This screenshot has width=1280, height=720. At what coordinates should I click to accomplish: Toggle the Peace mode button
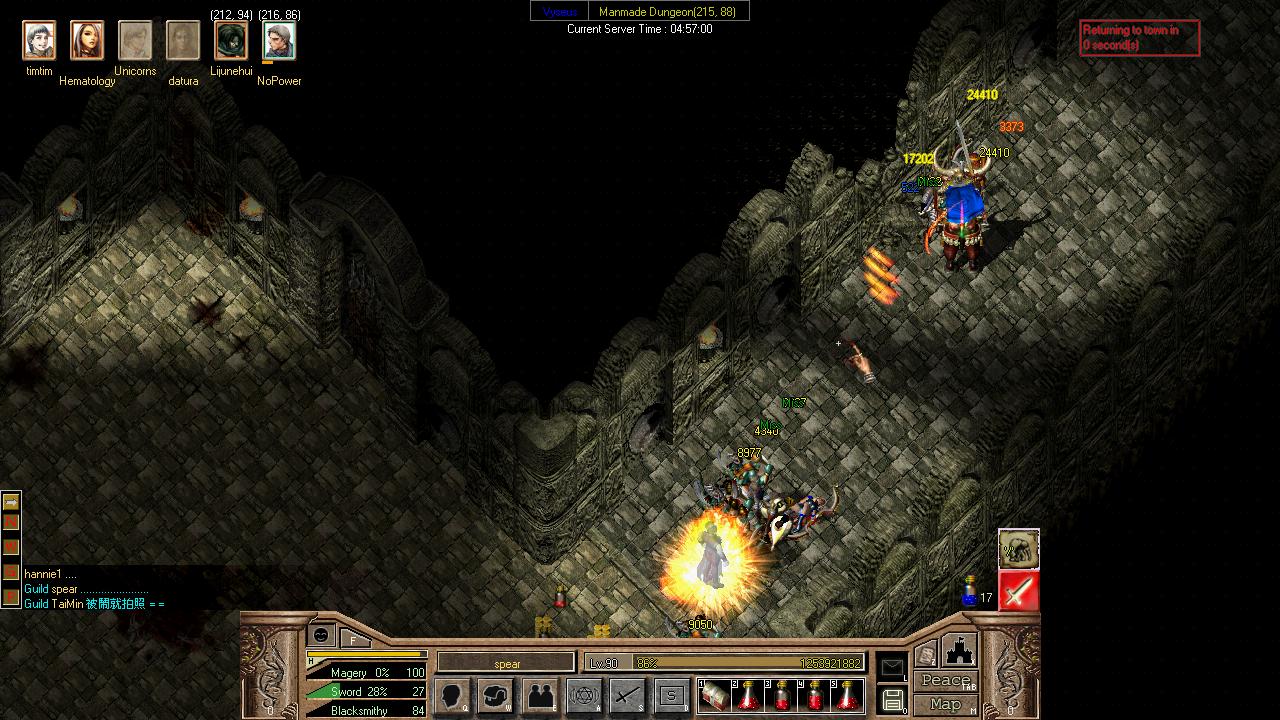[x=945, y=681]
